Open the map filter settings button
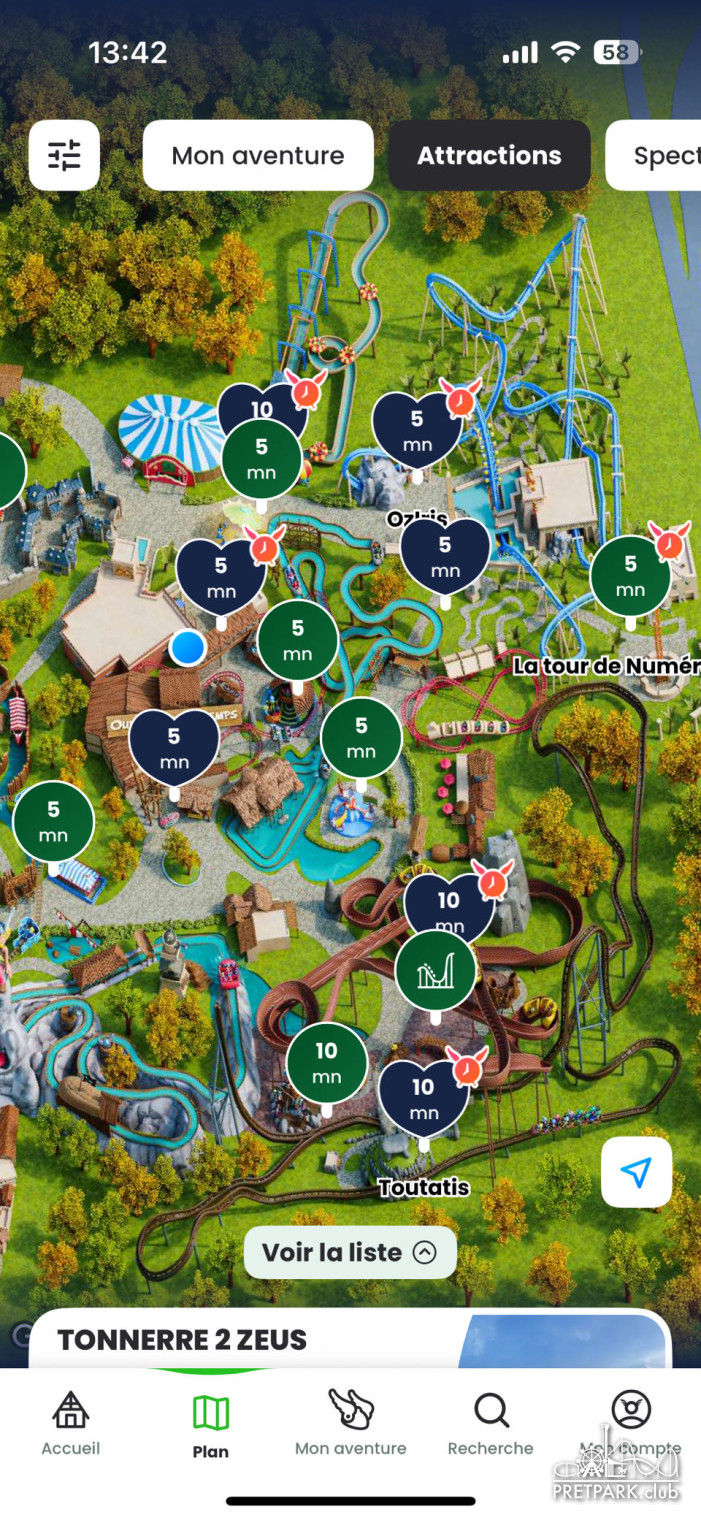This screenshot has height=1520, width=701. point(64,155)
